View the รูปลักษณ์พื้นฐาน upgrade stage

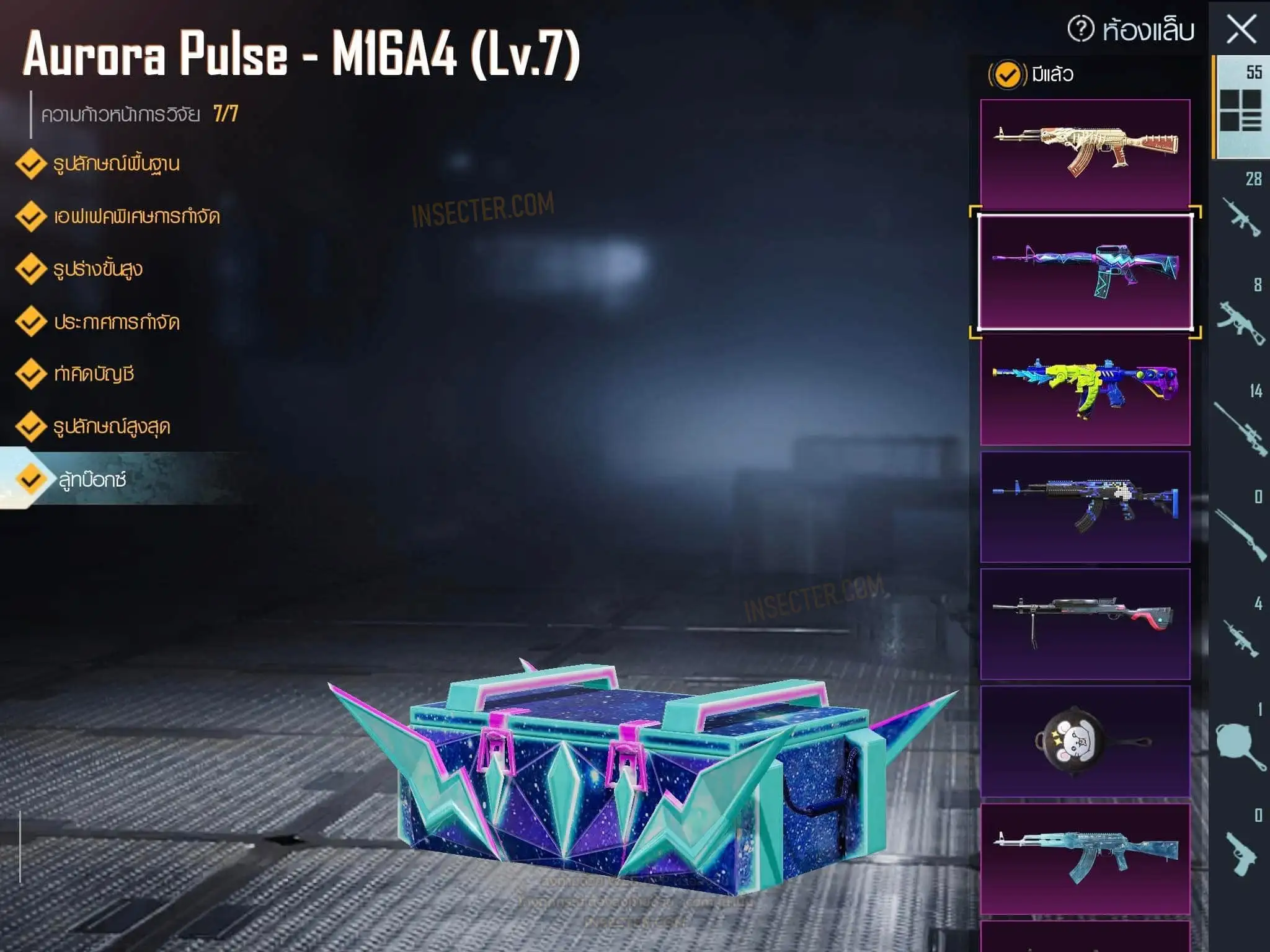[116, 164]
